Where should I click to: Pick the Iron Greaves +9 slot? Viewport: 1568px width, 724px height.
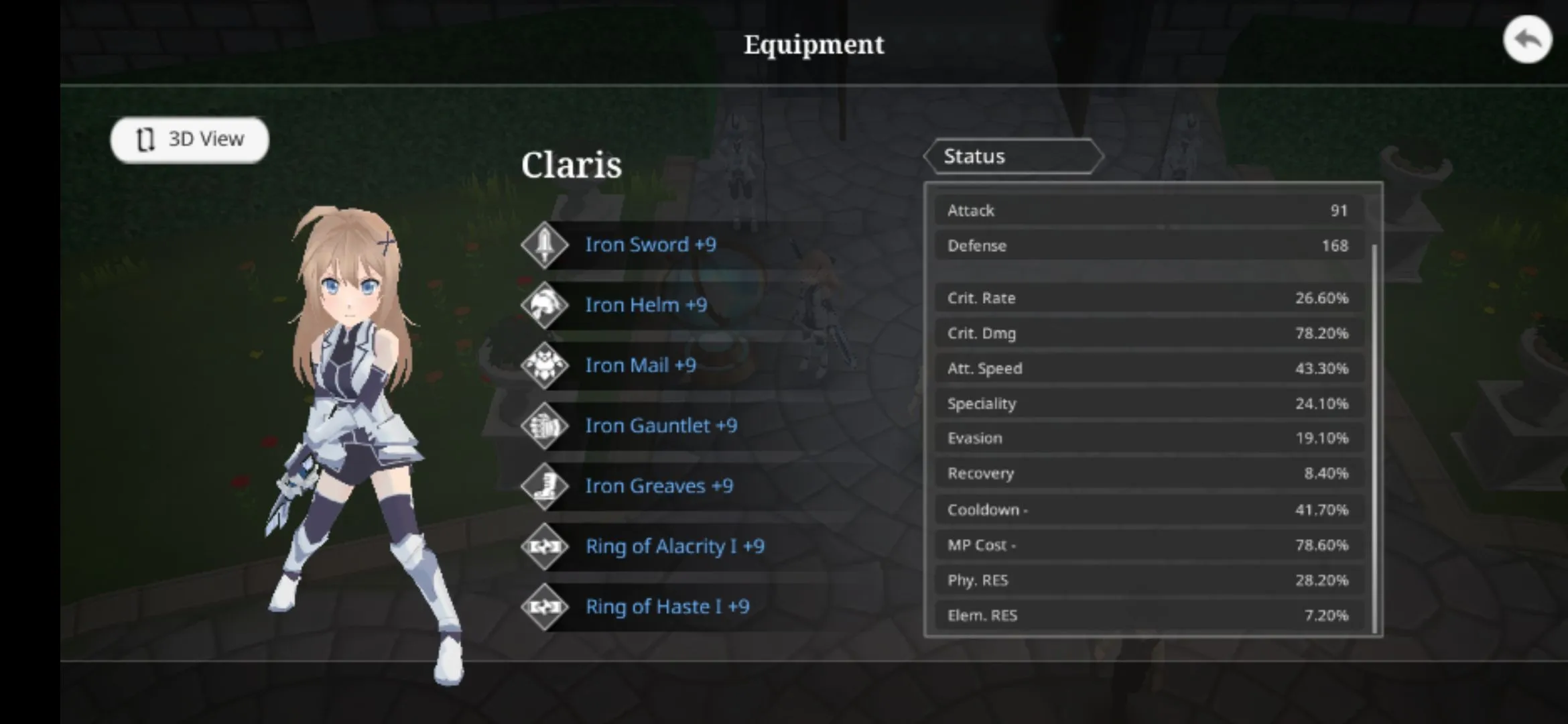point(658,486)
